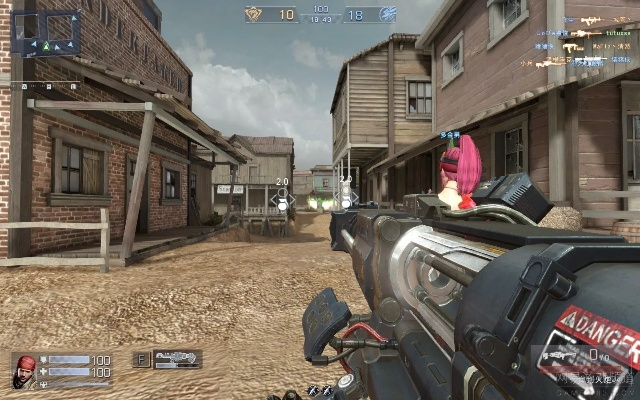Select the equipped heavy weapon icon

pos(177,358)
